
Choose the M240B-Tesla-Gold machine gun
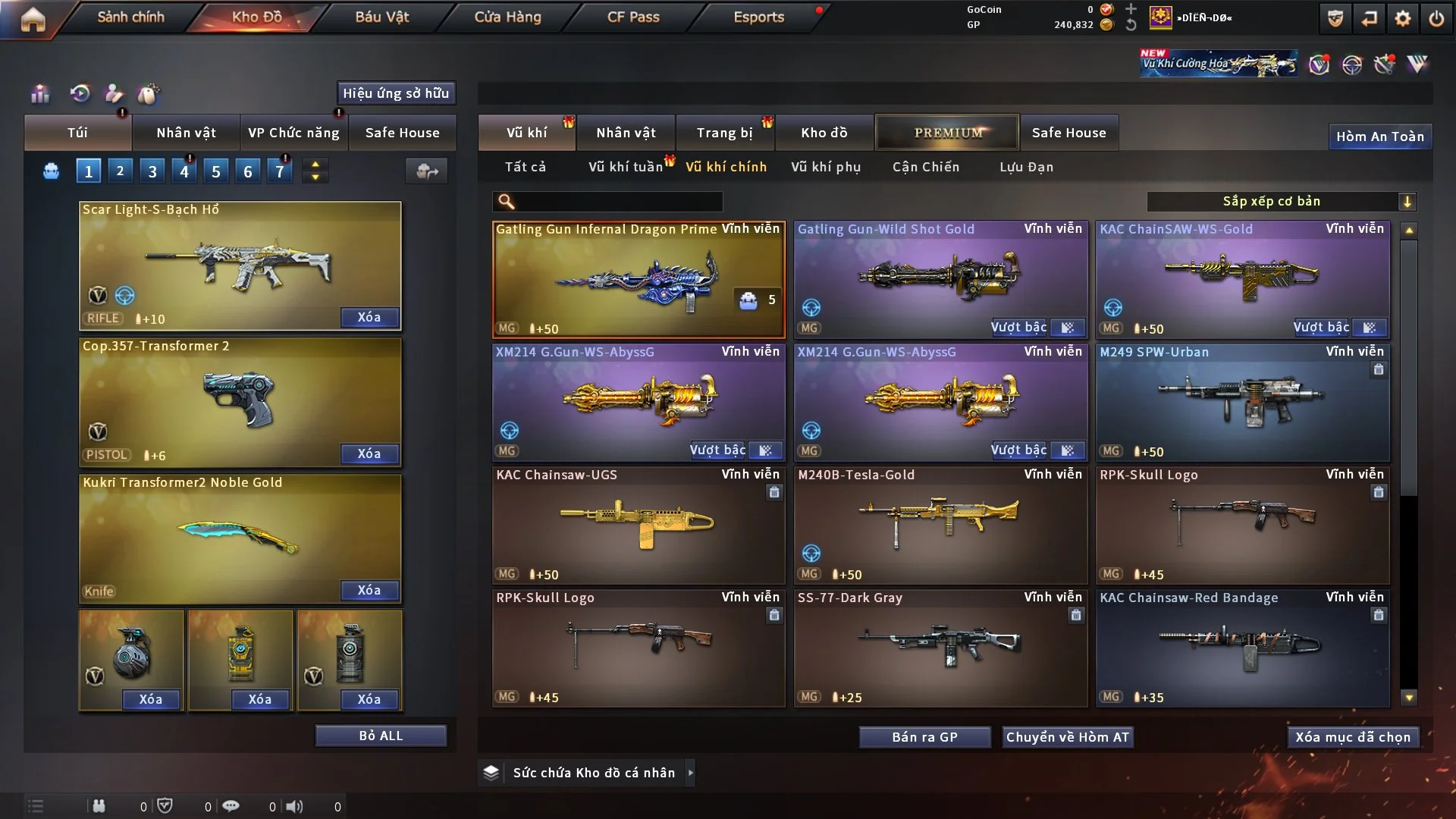coord(940,525)
